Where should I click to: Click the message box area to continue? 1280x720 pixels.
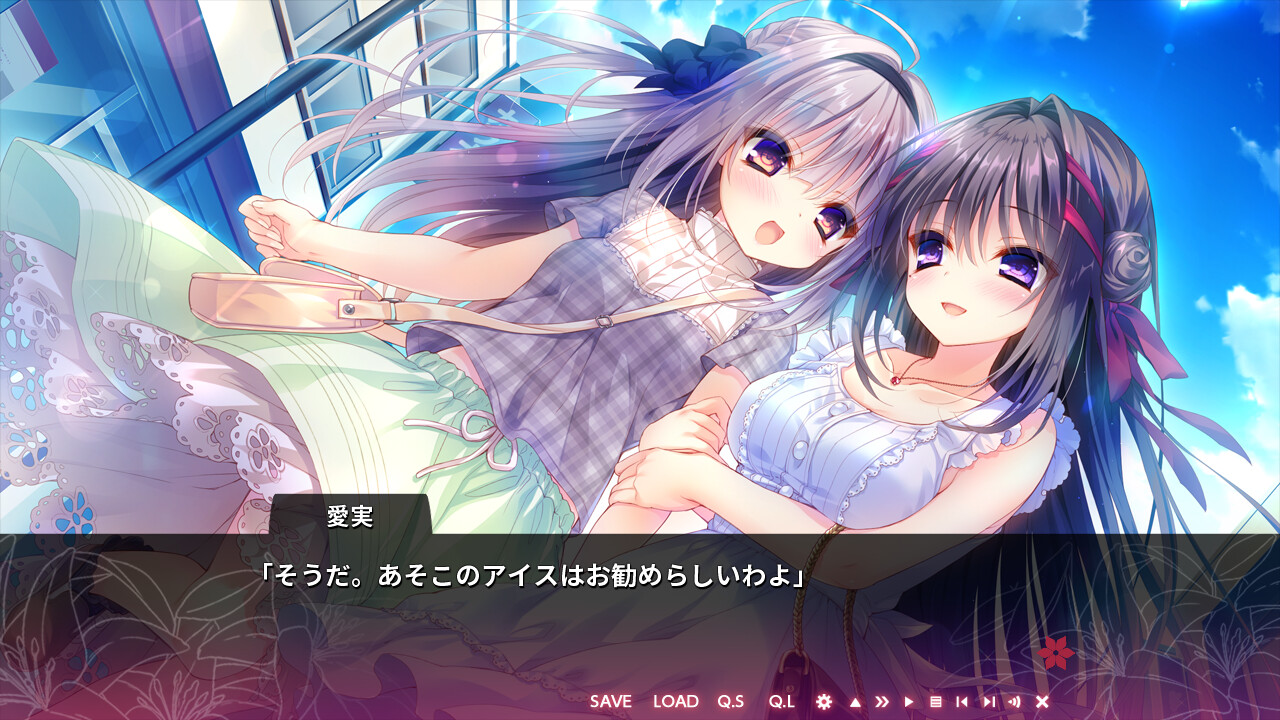tap(640, 600)
